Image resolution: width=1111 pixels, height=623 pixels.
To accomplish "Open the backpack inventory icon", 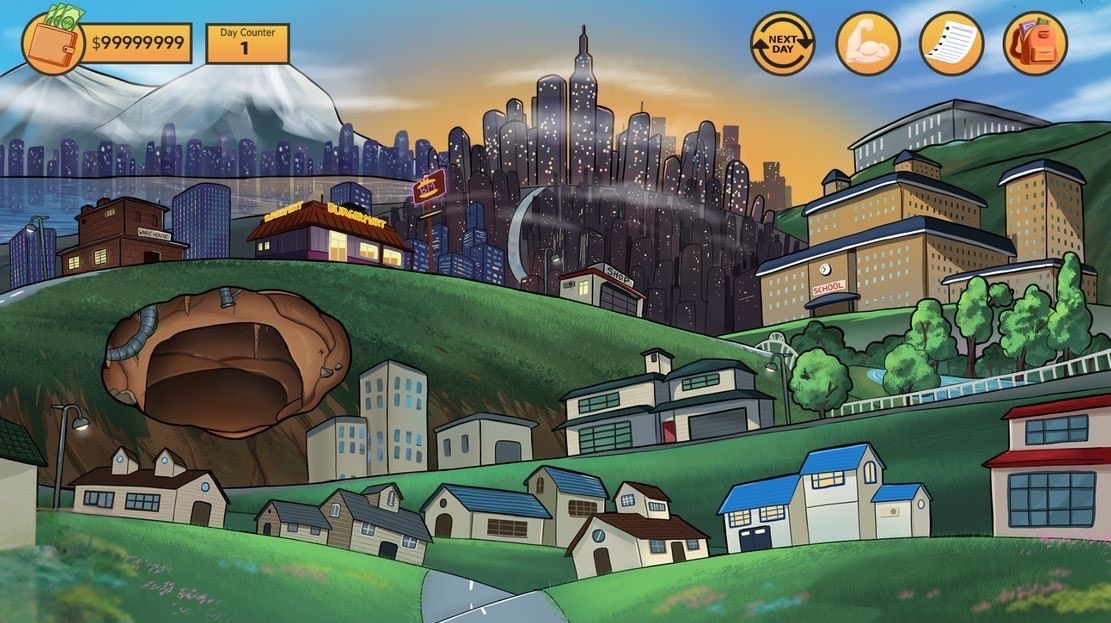I will coord(1035,43).
